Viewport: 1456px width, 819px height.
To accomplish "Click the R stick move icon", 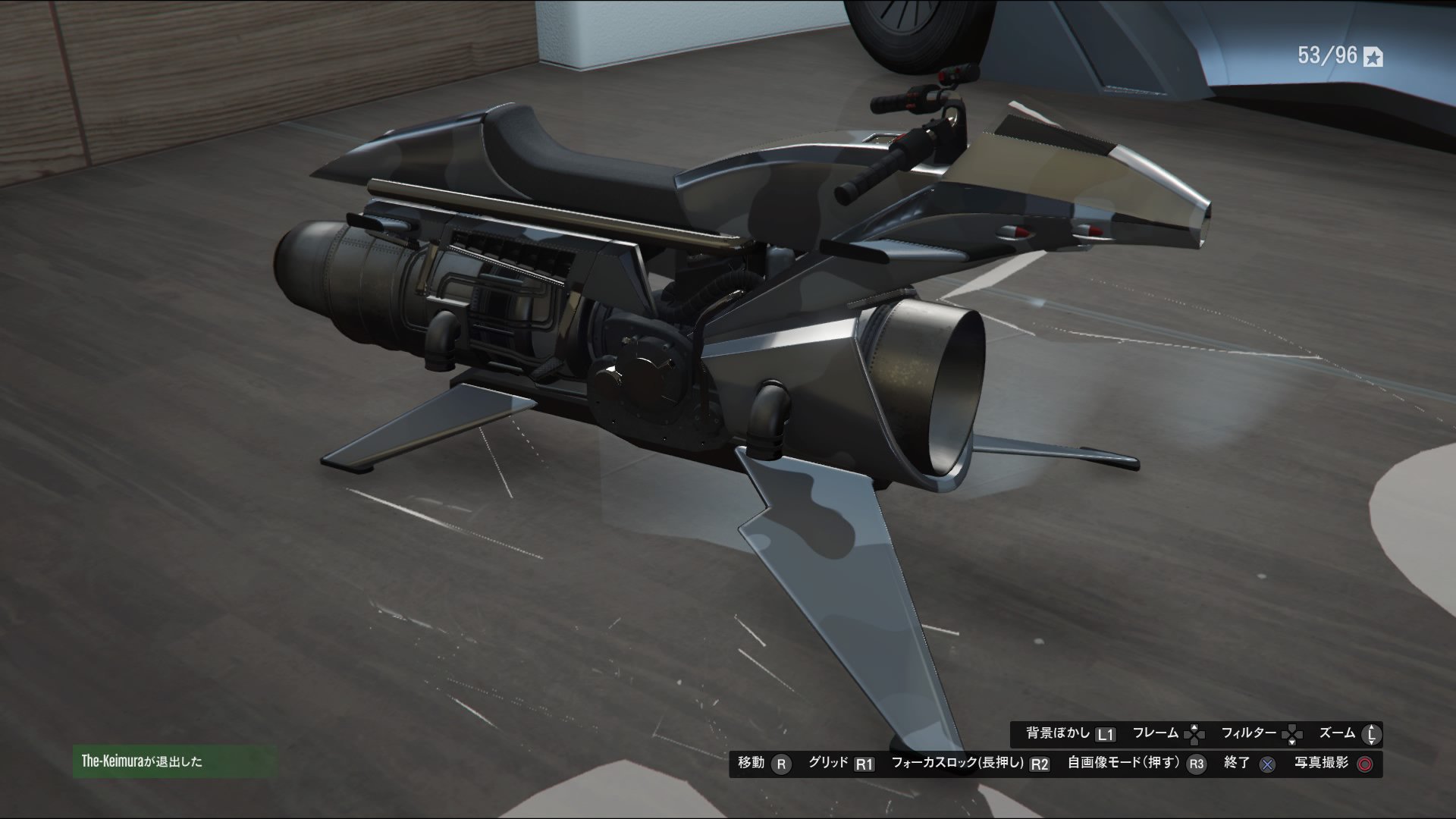I will [781, 764].
